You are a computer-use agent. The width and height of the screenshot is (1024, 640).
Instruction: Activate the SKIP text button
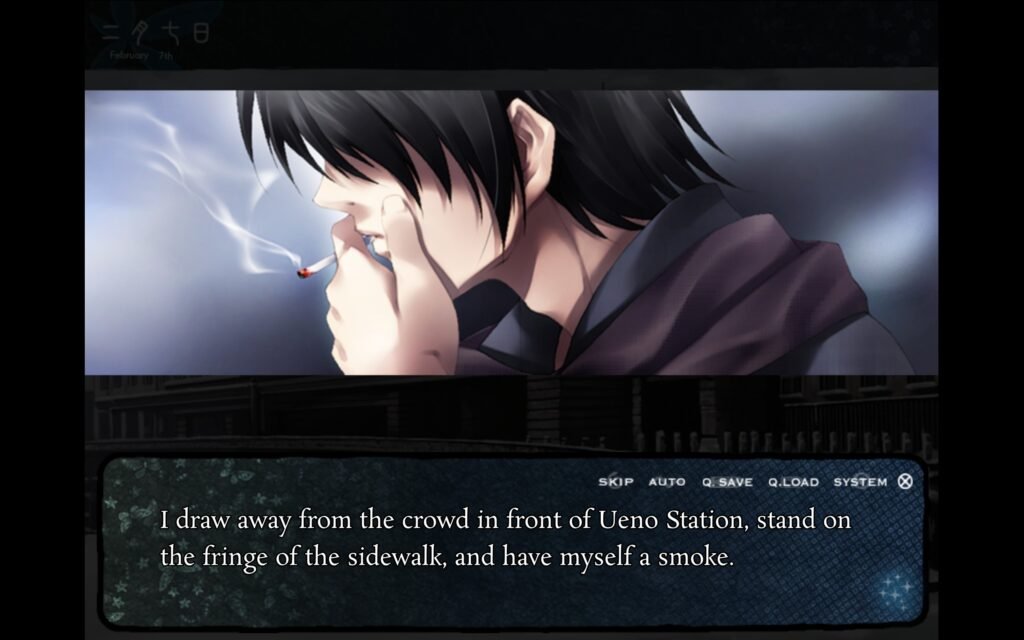click(616, 482)
